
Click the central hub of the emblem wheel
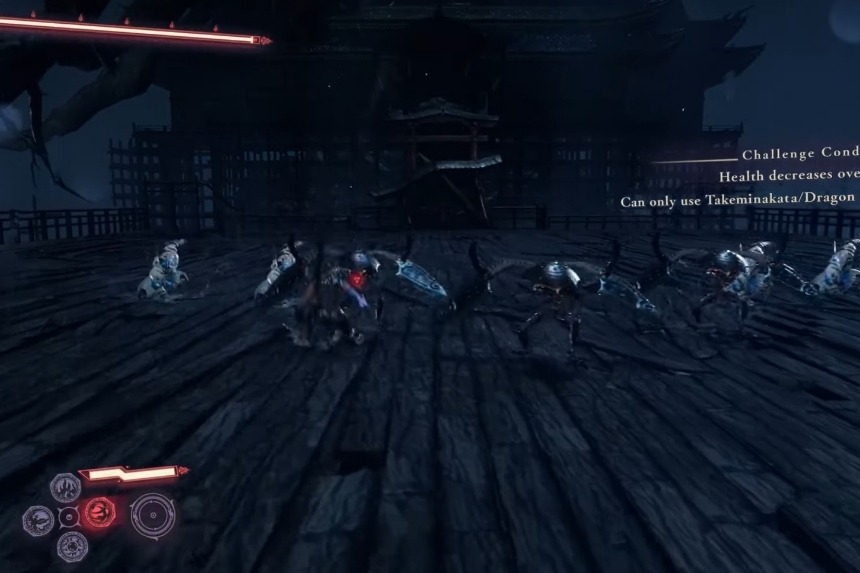pos(68,517)
